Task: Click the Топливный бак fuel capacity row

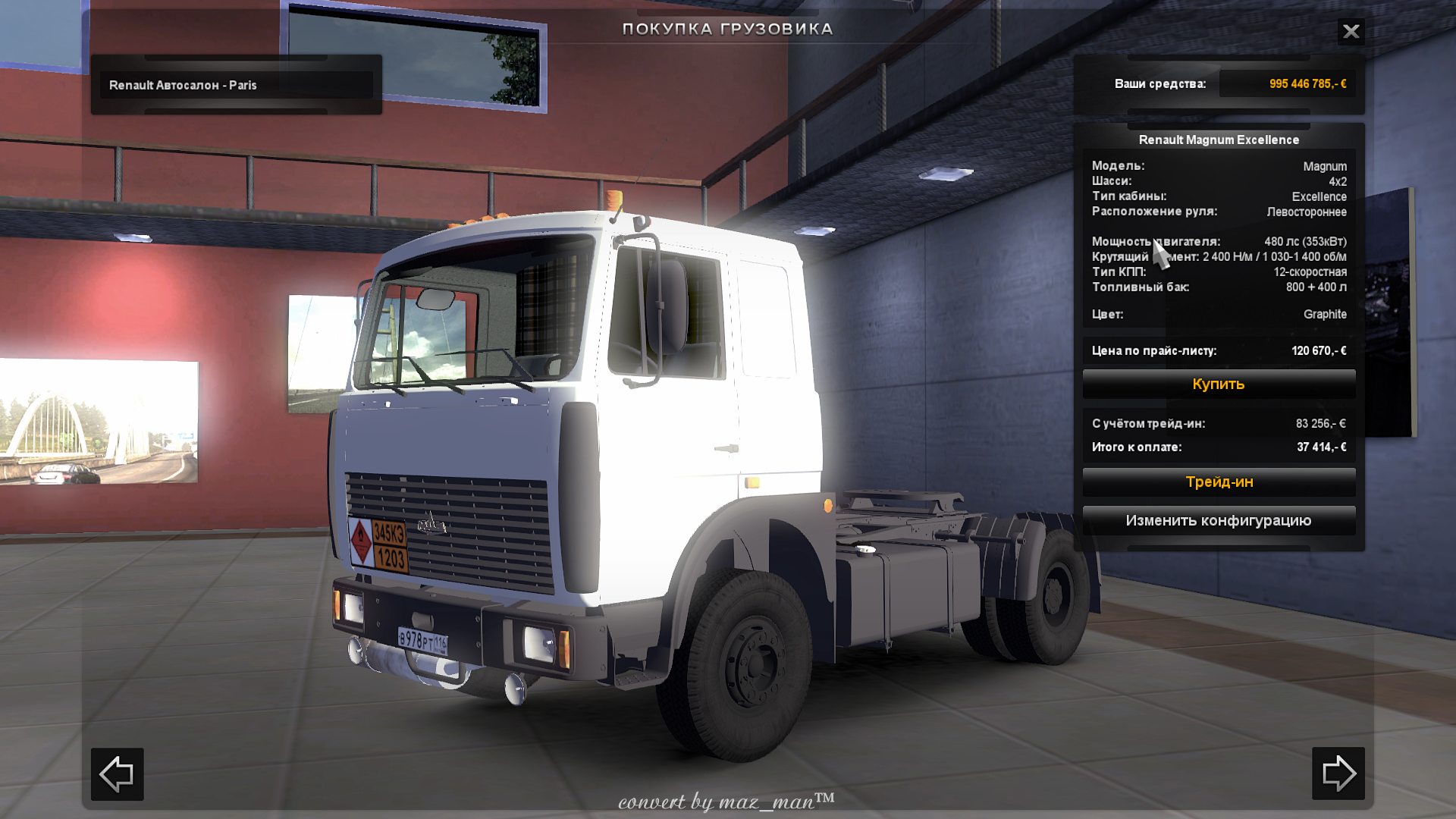Action: coord(1218,288)
